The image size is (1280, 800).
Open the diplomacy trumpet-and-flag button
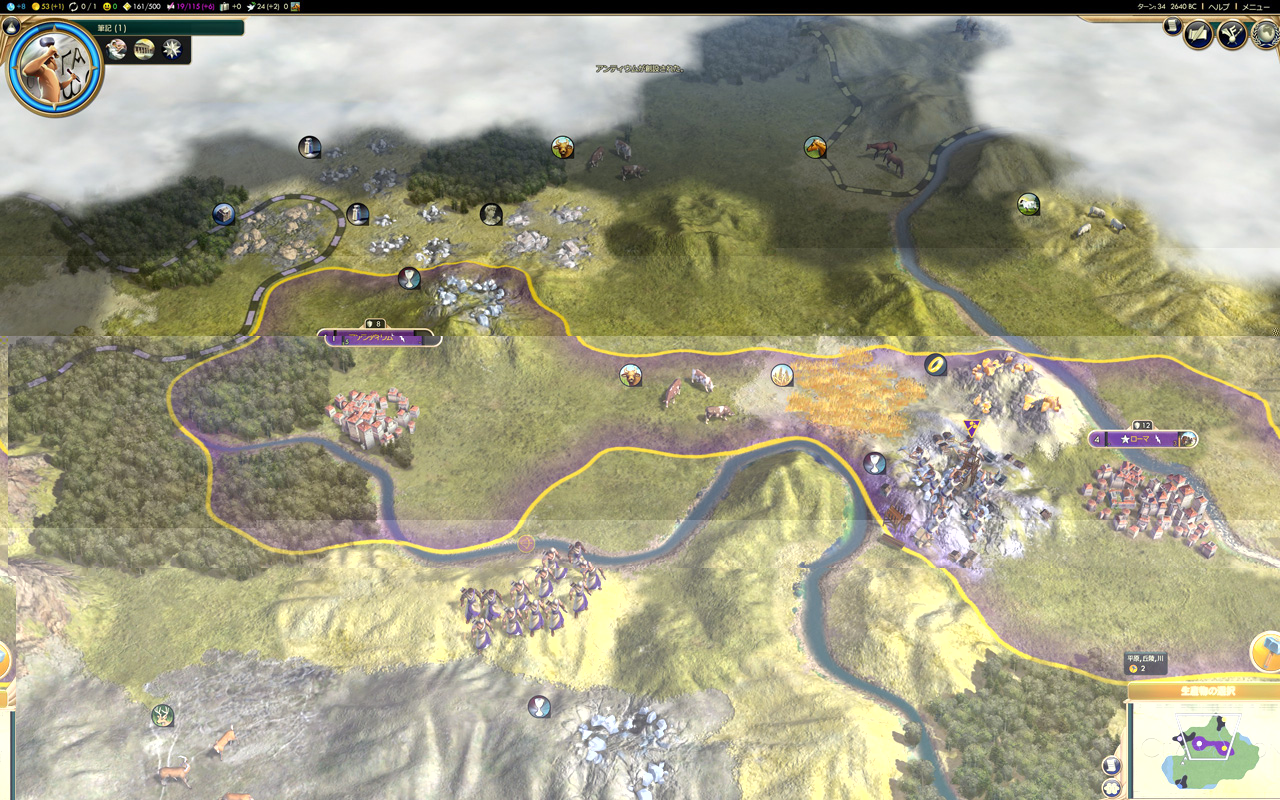(1232, 36)
